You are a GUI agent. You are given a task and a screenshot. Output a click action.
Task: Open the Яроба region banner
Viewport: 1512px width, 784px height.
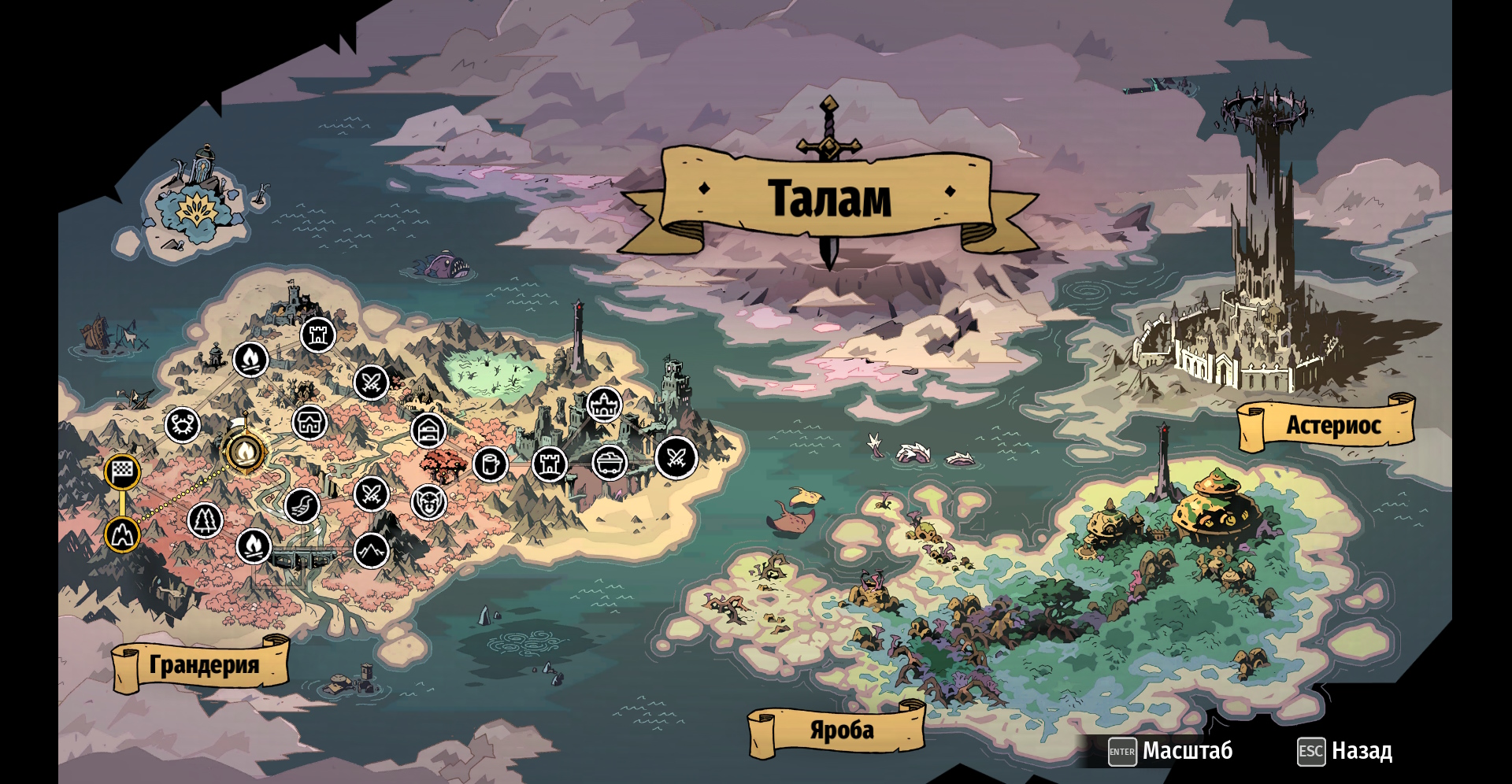841,731
